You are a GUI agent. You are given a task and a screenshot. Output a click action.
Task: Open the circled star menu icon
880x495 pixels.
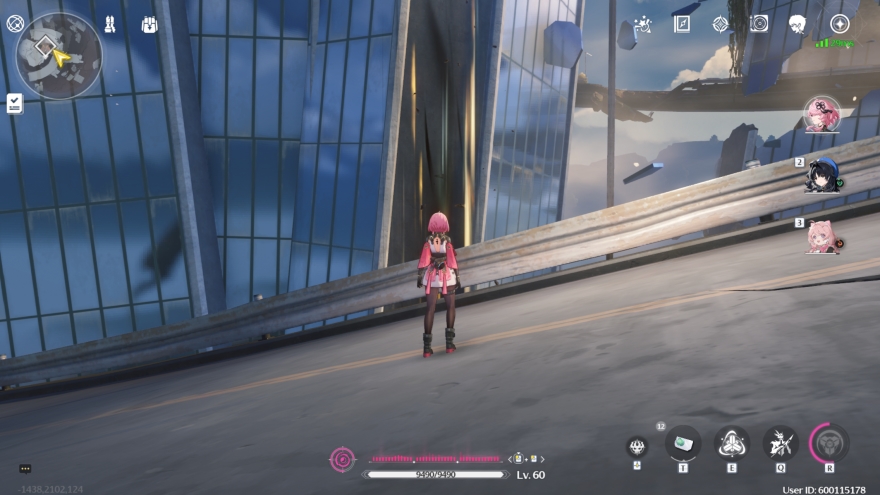(839, 24)
